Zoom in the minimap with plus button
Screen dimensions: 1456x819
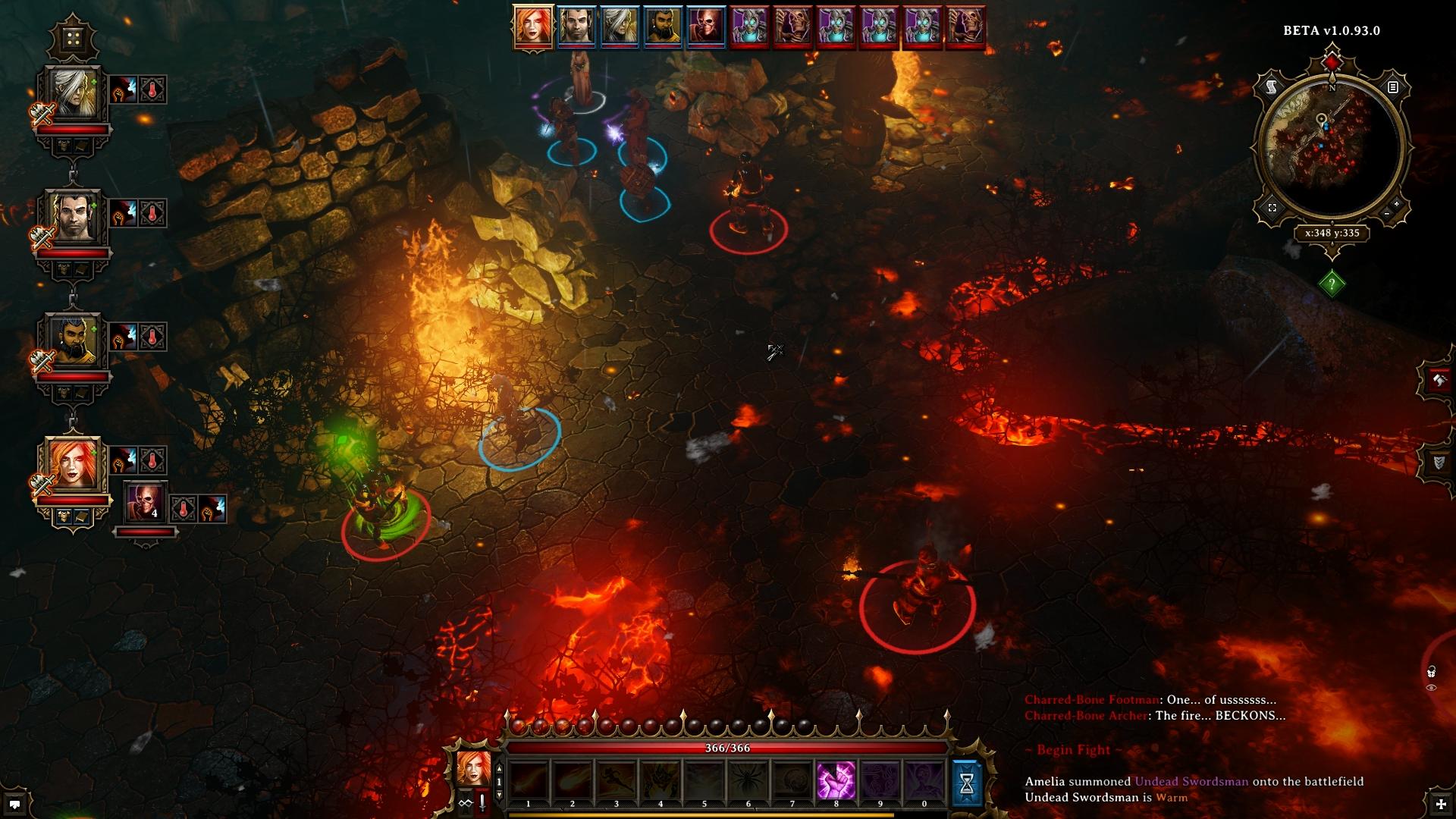(x=1396, y=203)
